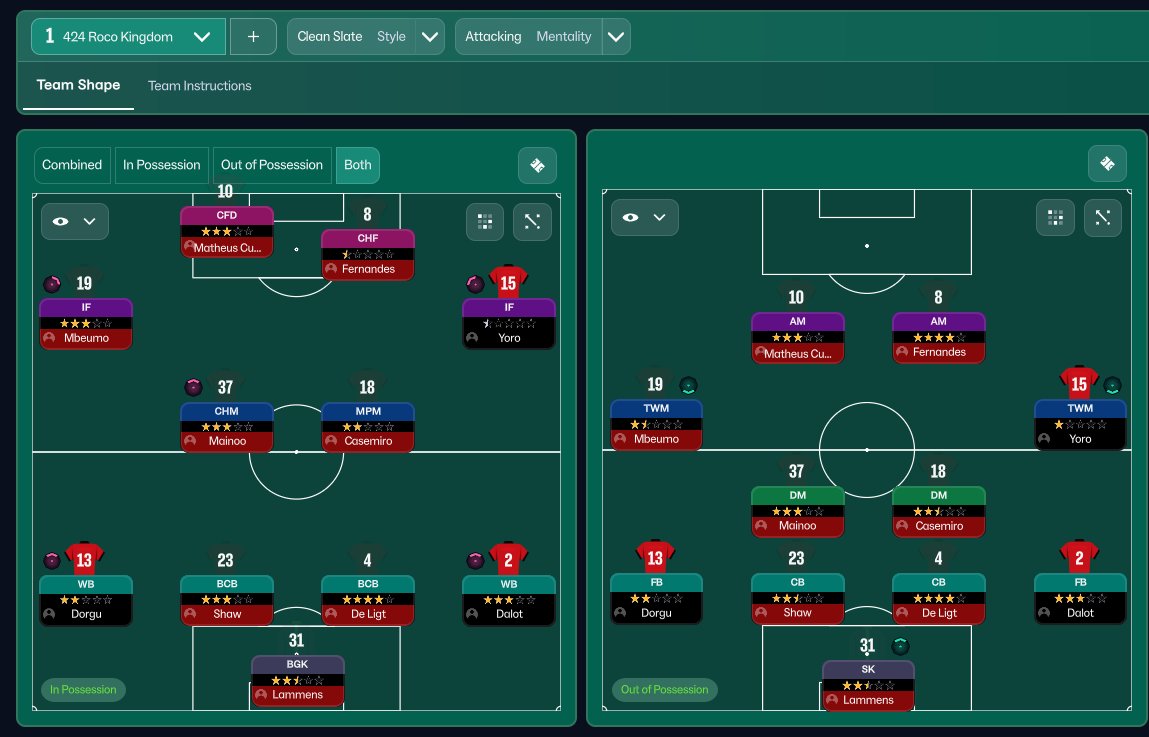Add a new tactic with the plus button
Screen dimensions: 1149x737
(253, 37)
